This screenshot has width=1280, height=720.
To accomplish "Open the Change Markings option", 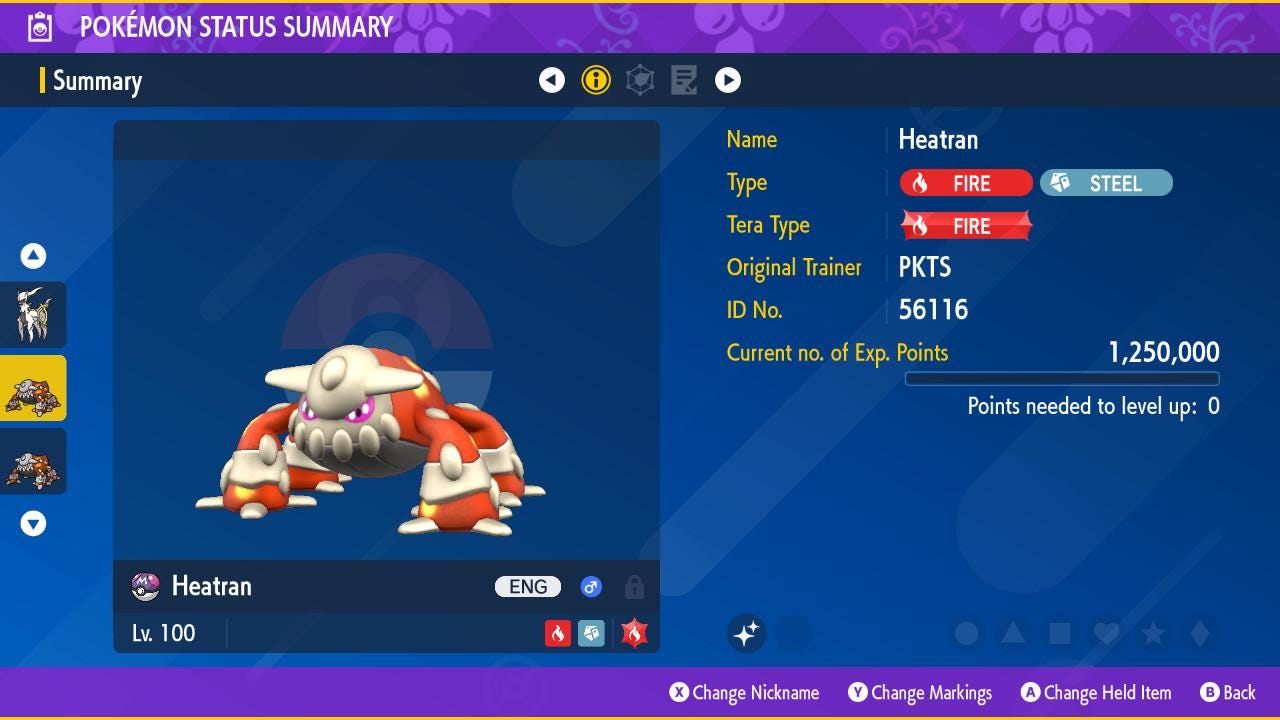I will pos(920,693).
